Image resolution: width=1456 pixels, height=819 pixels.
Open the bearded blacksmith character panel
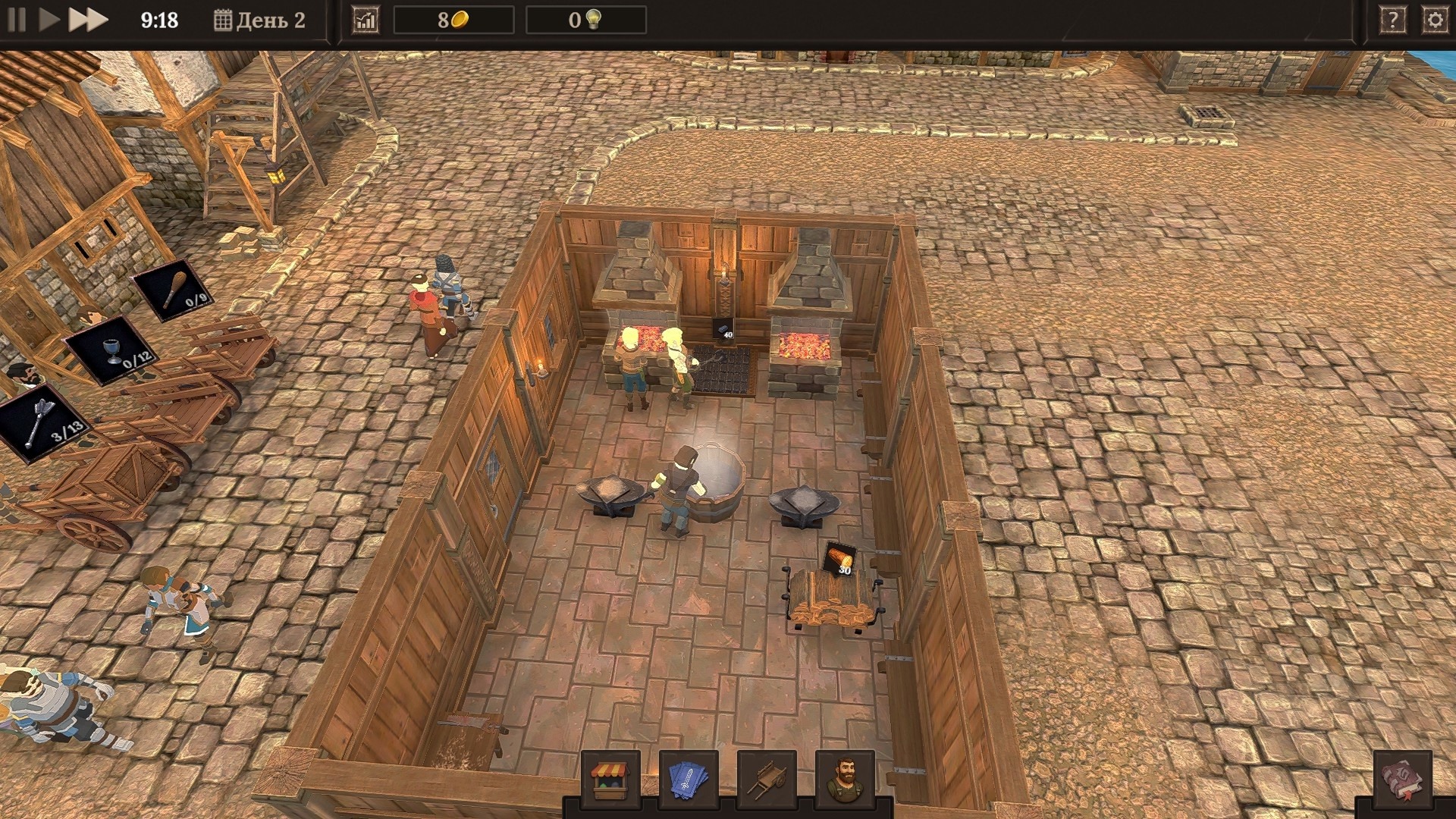click(845, 780)
